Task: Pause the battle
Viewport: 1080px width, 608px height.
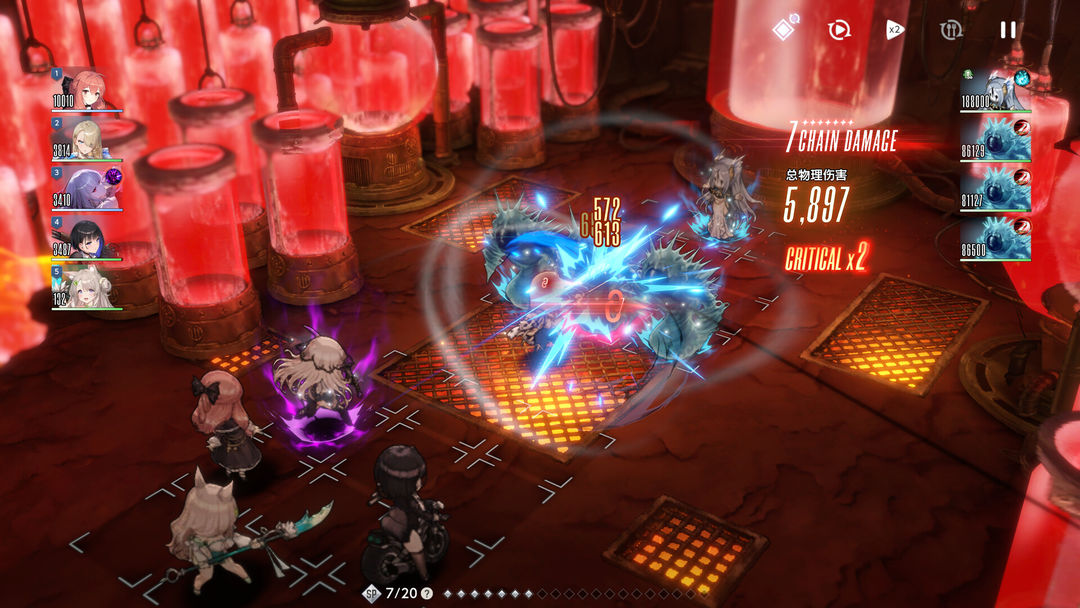Action: coord(1007,30)
